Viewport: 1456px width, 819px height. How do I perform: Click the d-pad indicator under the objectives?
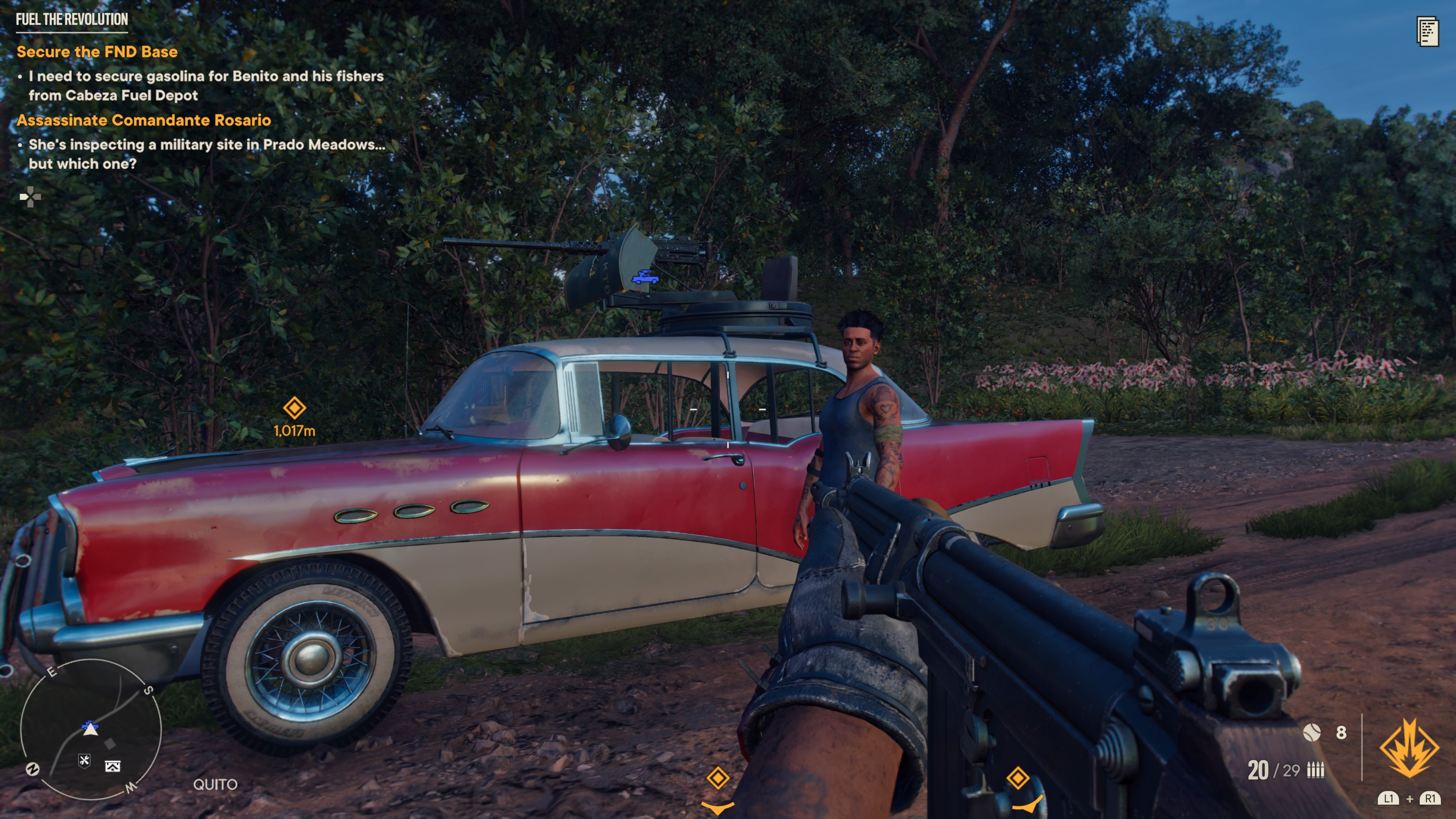[x=30, y=197]
